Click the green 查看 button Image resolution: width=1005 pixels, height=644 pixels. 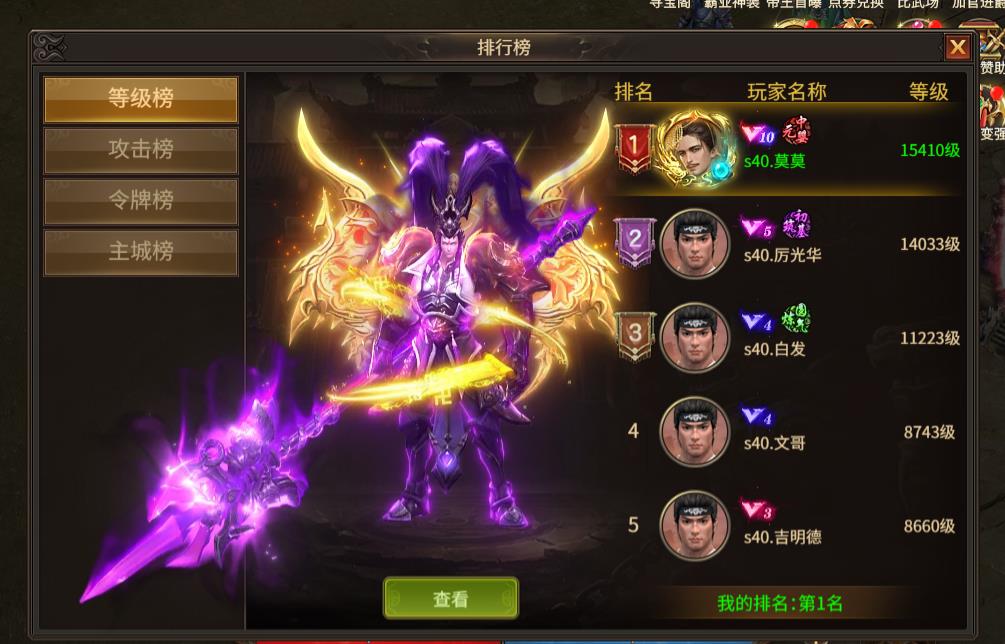pyautogui.click(x=451, y=599)
